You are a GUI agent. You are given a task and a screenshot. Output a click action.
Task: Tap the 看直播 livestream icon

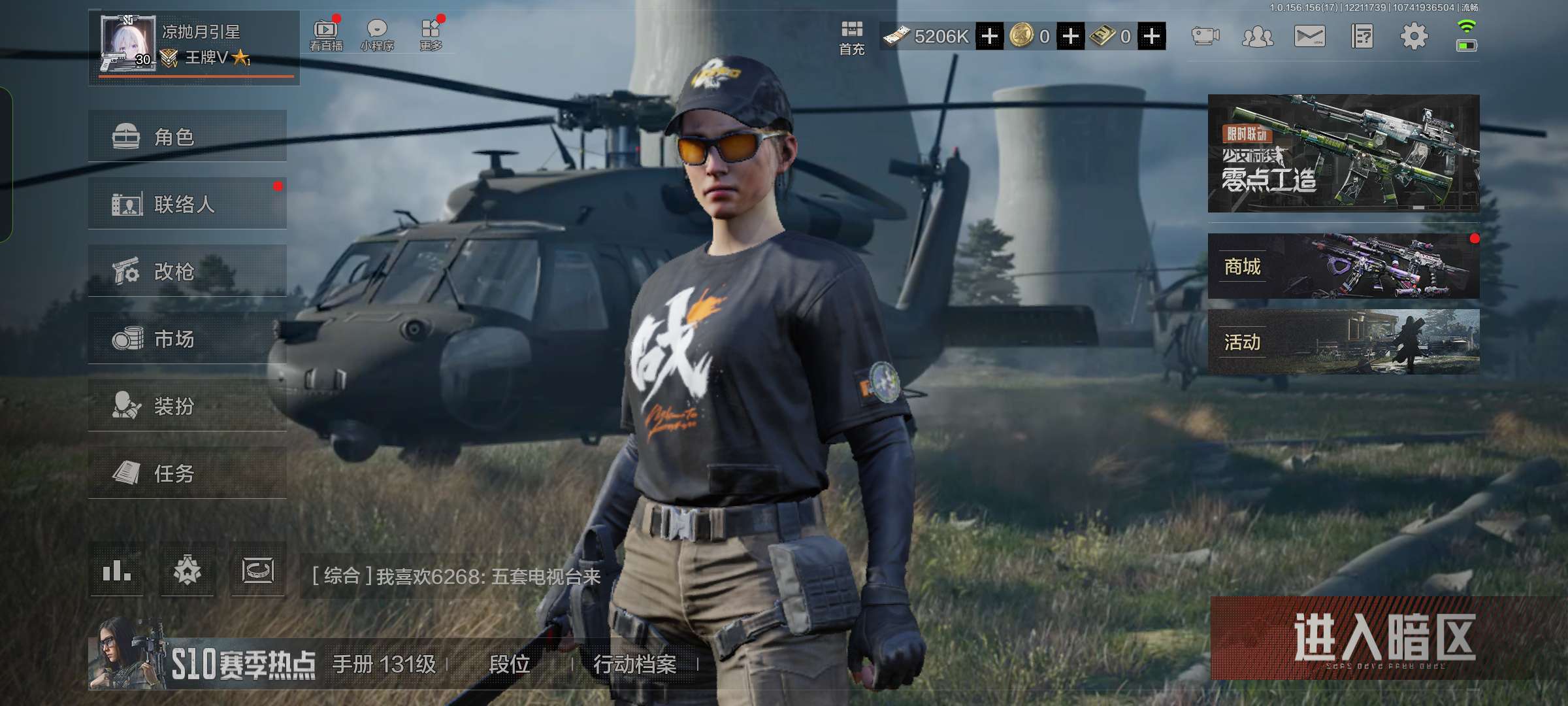325,35
